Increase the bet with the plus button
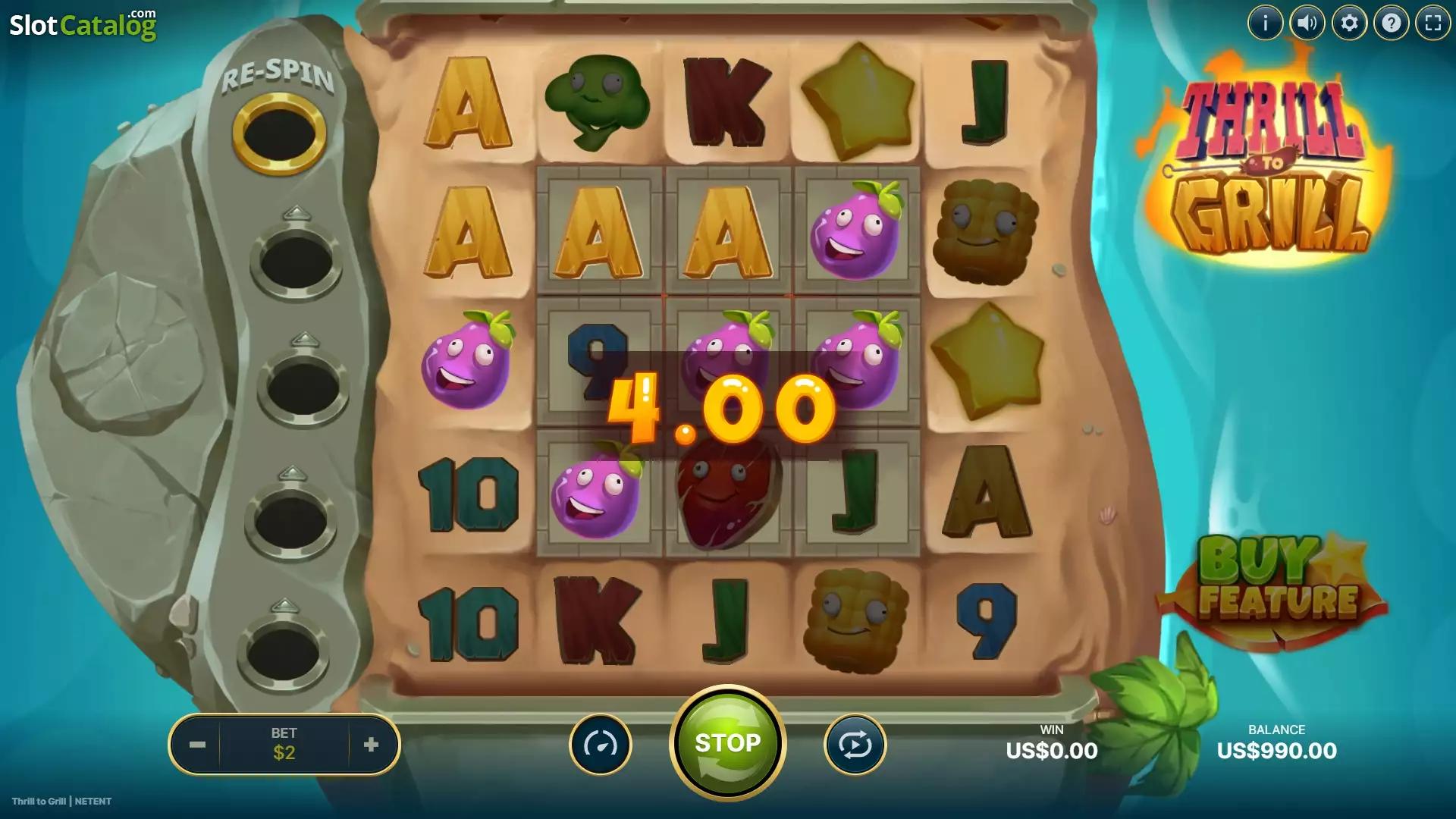This screenshot has width=1456, height=819. pyautogui.click(x=371, y=745)
